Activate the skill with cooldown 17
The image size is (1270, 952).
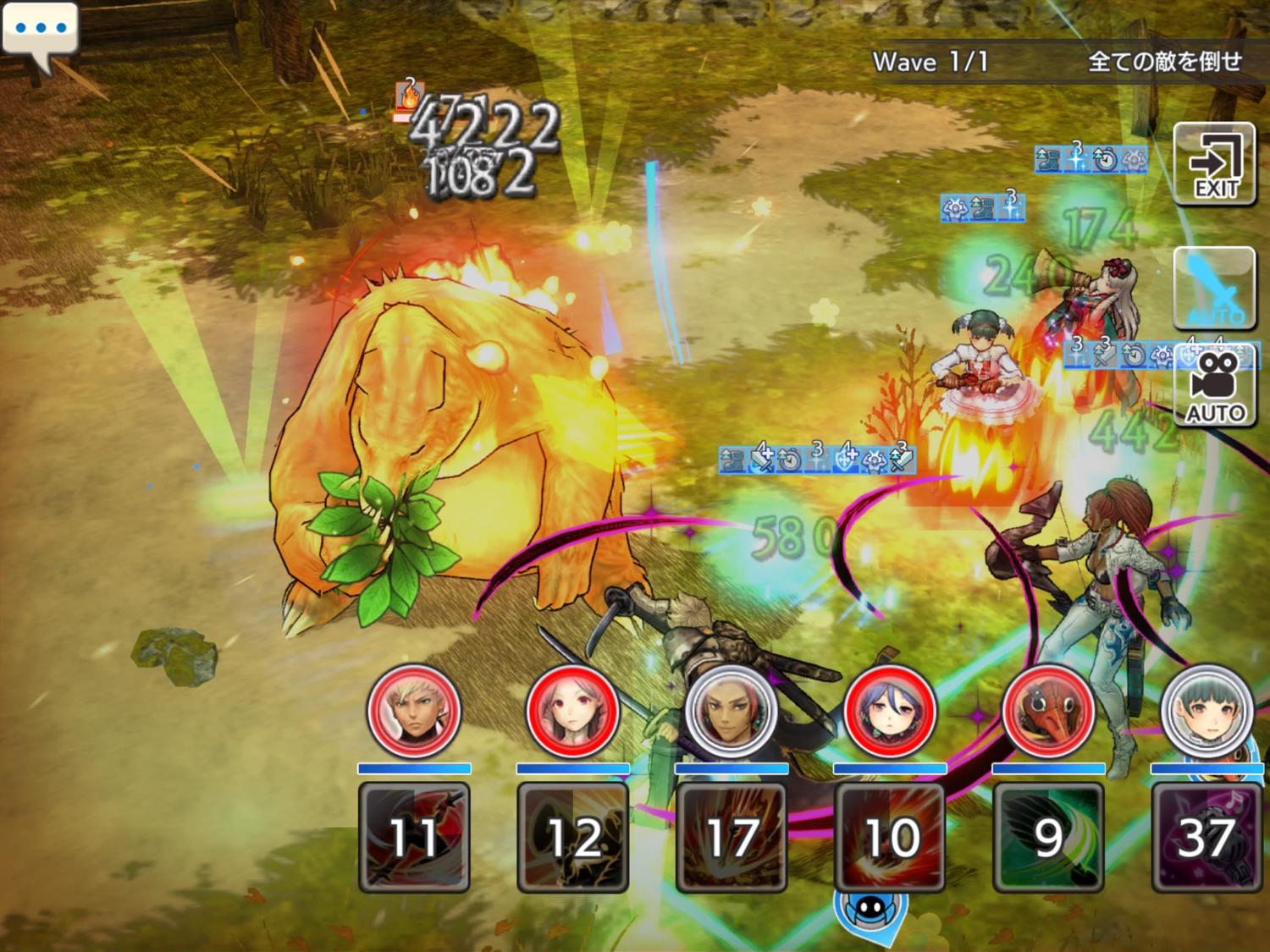coord(732,837)
